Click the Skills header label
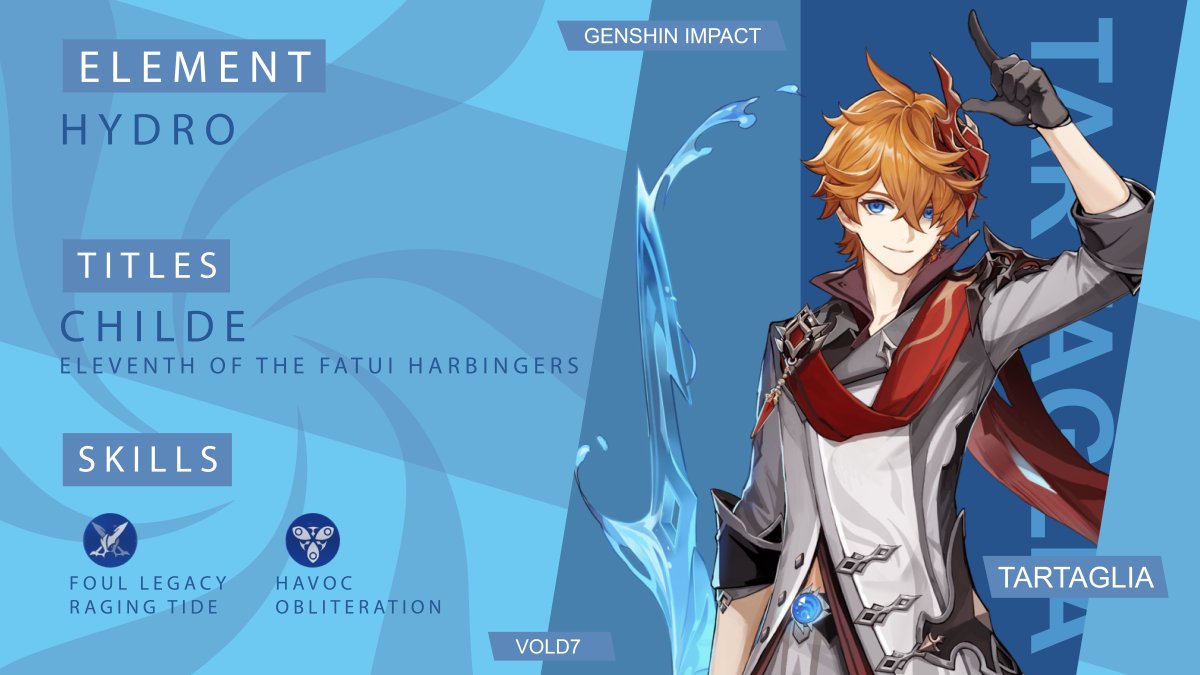Viewport: 1200px width, 675px height. 148,459
